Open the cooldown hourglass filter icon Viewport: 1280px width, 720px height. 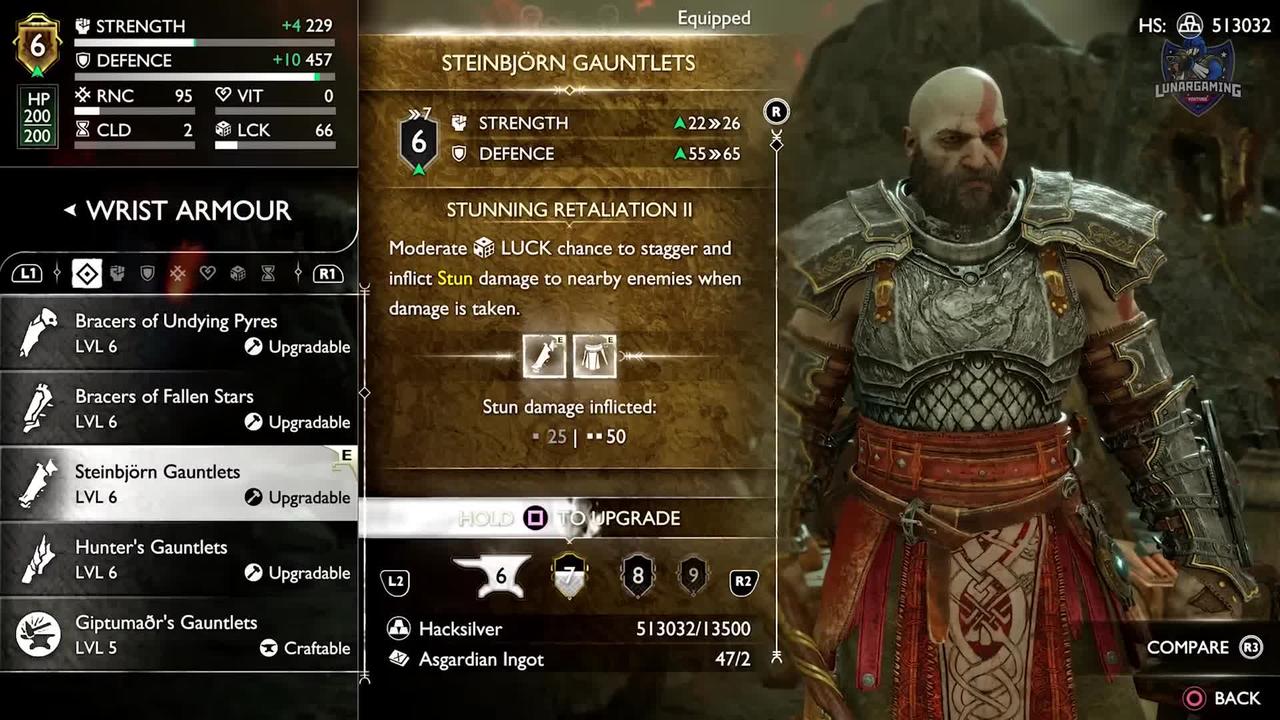coord(269,272)
